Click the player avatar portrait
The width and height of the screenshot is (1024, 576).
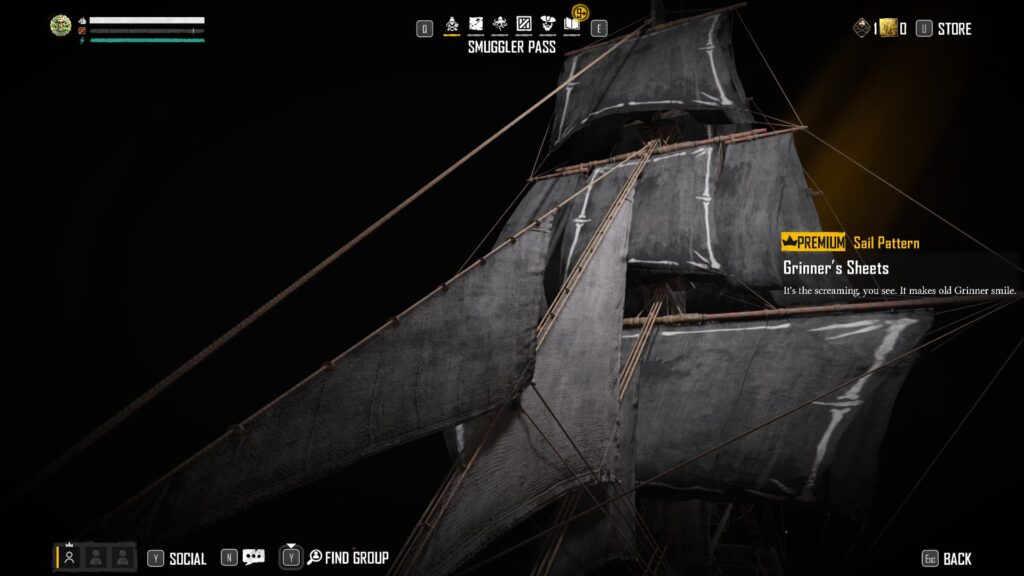61,27
